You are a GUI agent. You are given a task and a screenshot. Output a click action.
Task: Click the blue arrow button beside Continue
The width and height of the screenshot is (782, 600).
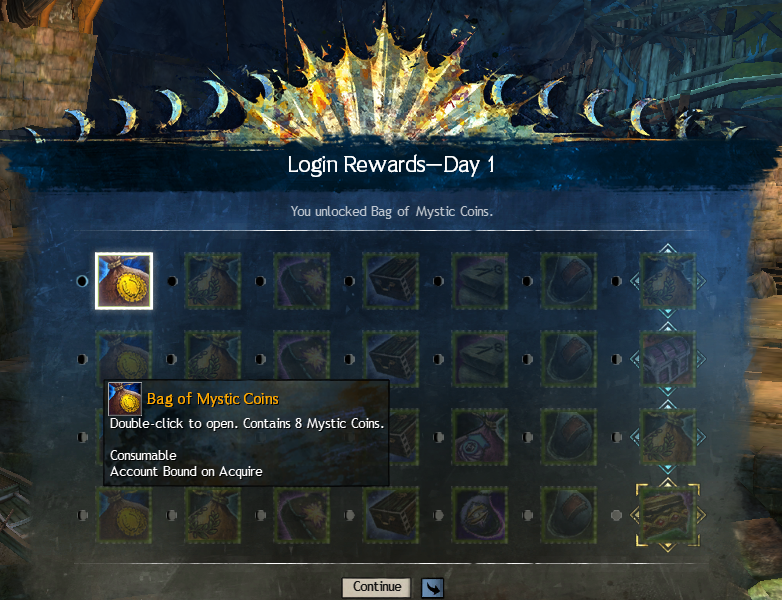coord(432,588)
